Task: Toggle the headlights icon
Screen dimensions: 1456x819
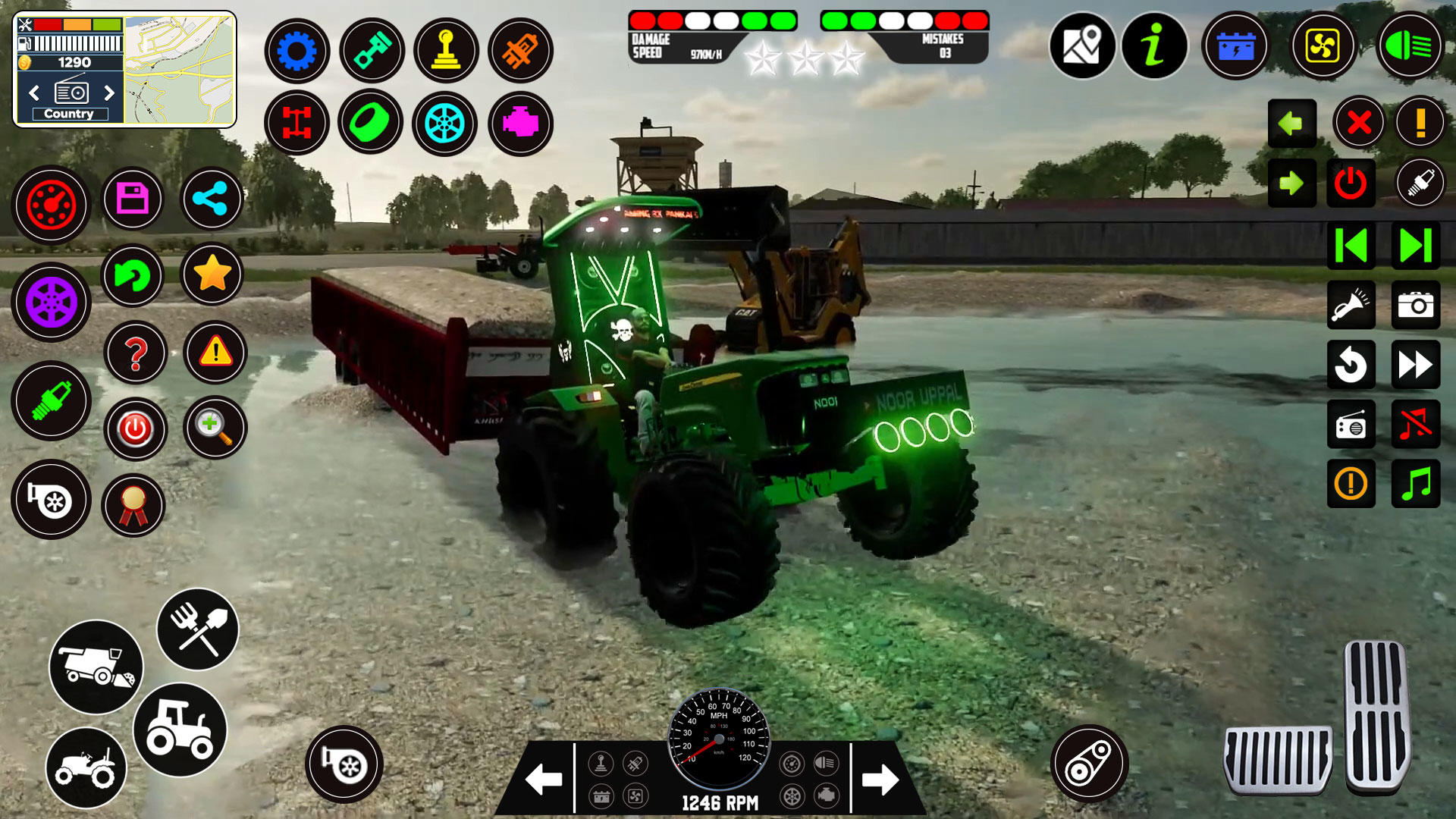Action: click(x=1411, y=46)
